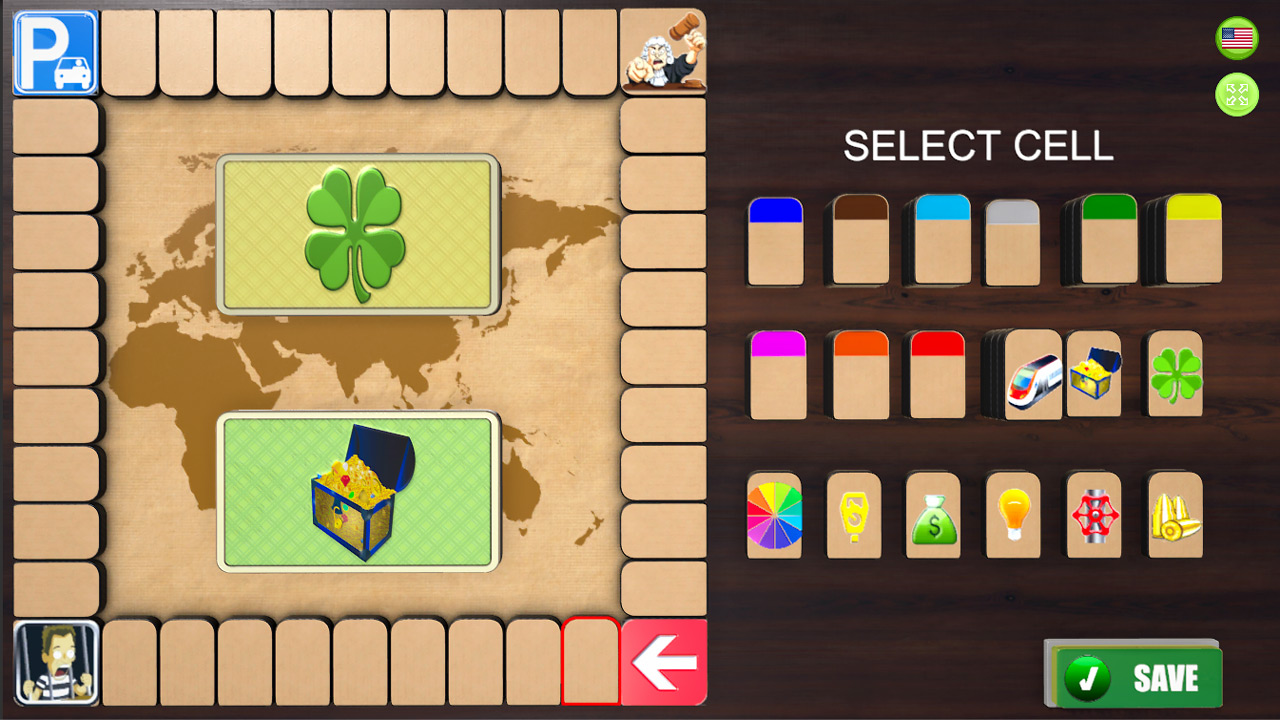
Task: Toggle fullscreen with the expand arrows button
Action: click(1236, 95)
